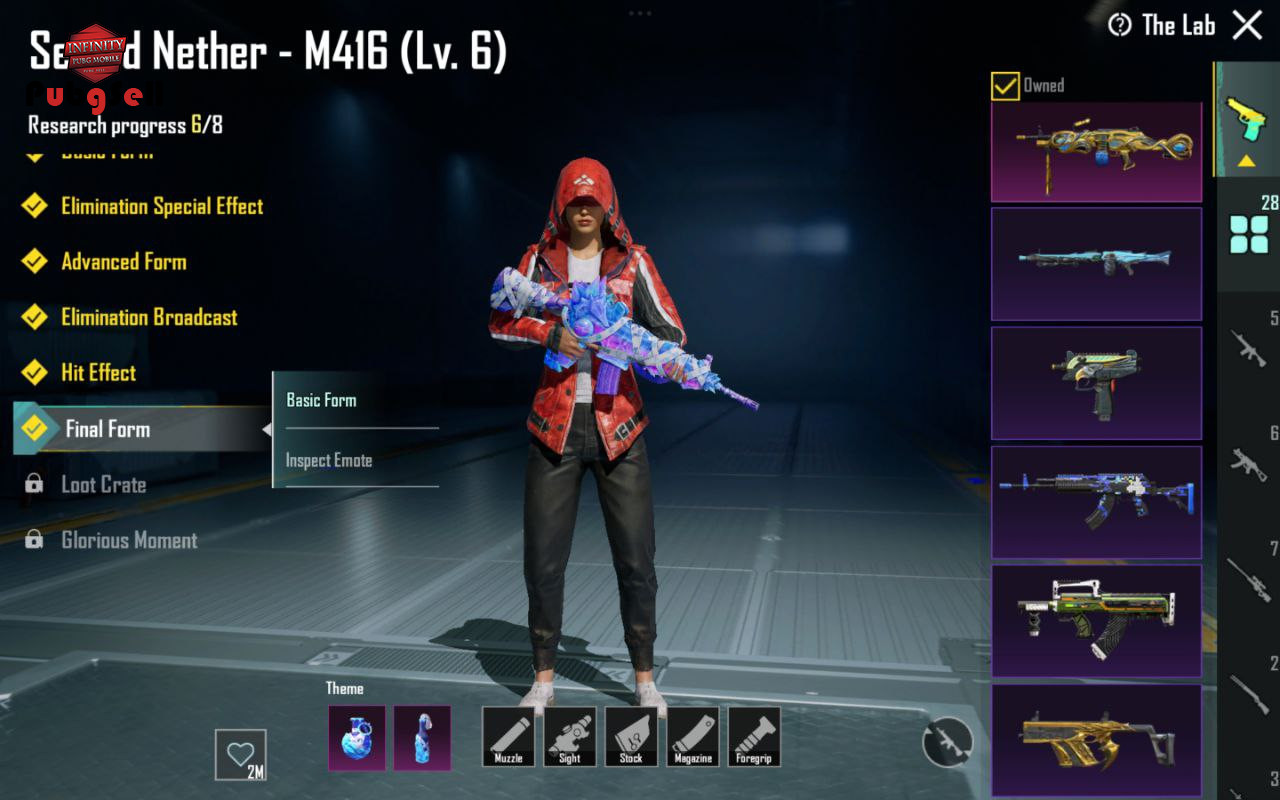Select Elimination Special Effect research entry
Viewport: 1280px width, 800px height.
(162, 206)
